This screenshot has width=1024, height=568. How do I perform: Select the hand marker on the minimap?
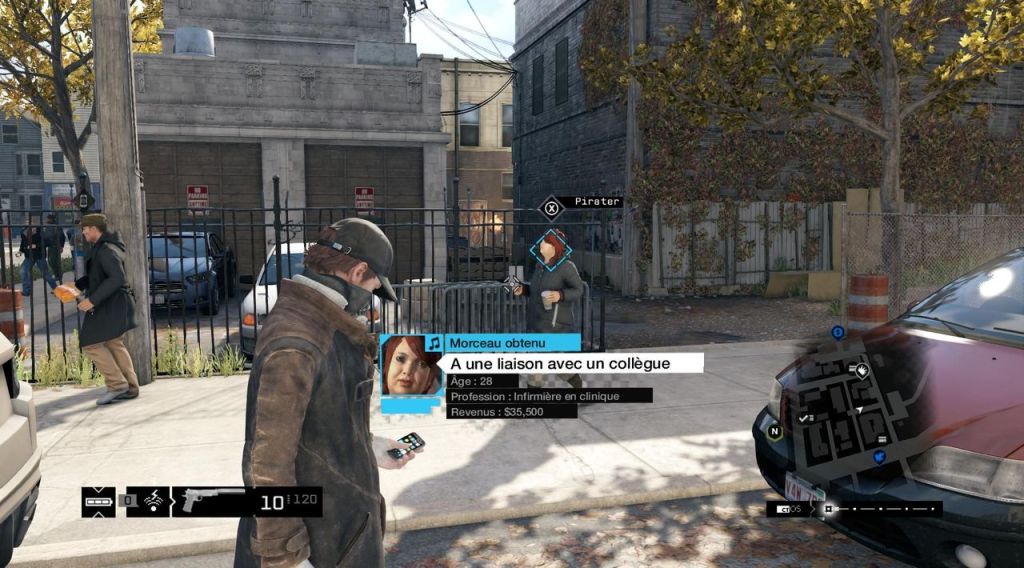tap(861, 369)
